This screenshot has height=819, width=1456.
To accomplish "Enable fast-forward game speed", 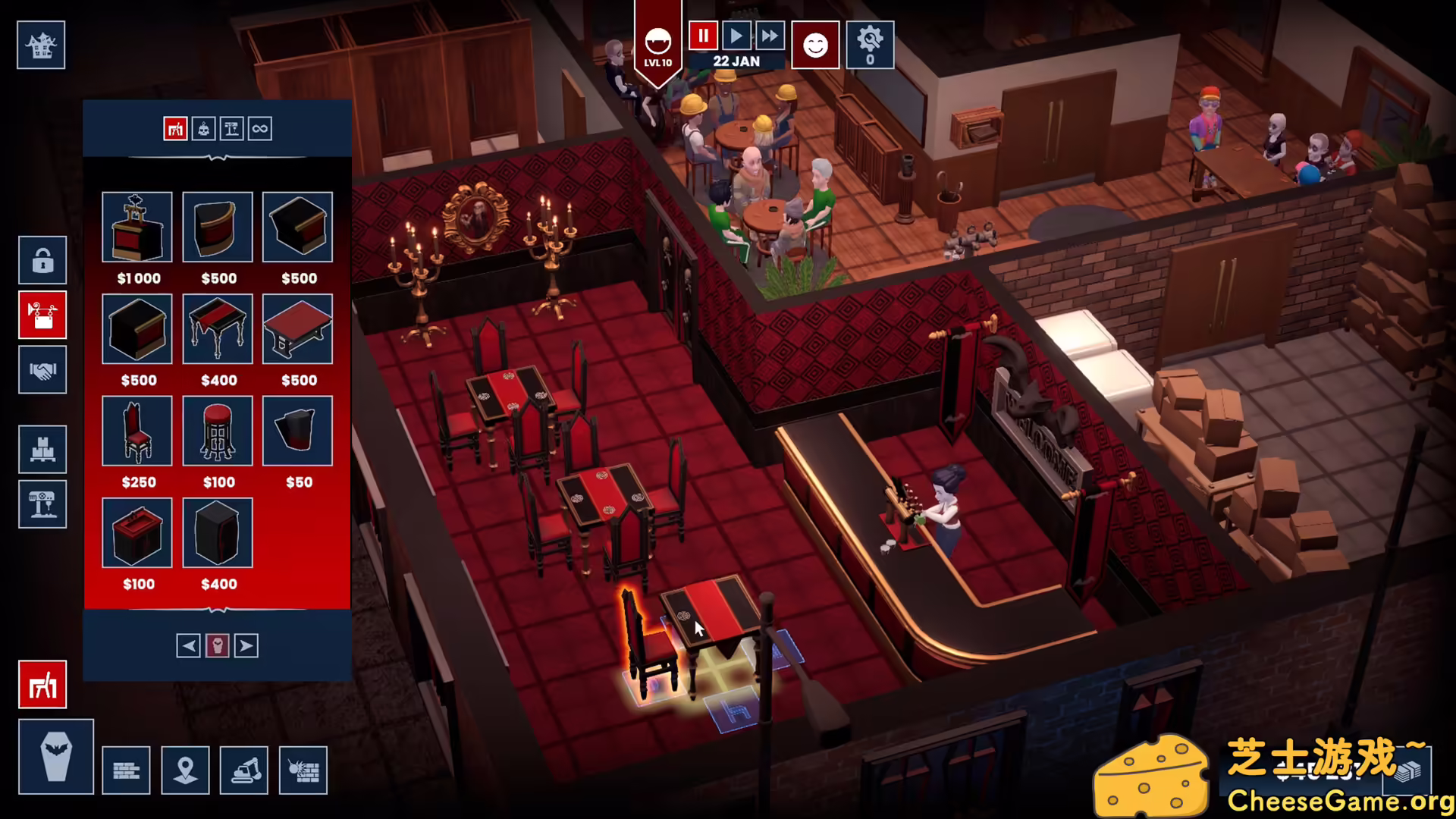I will coord(769,34).
